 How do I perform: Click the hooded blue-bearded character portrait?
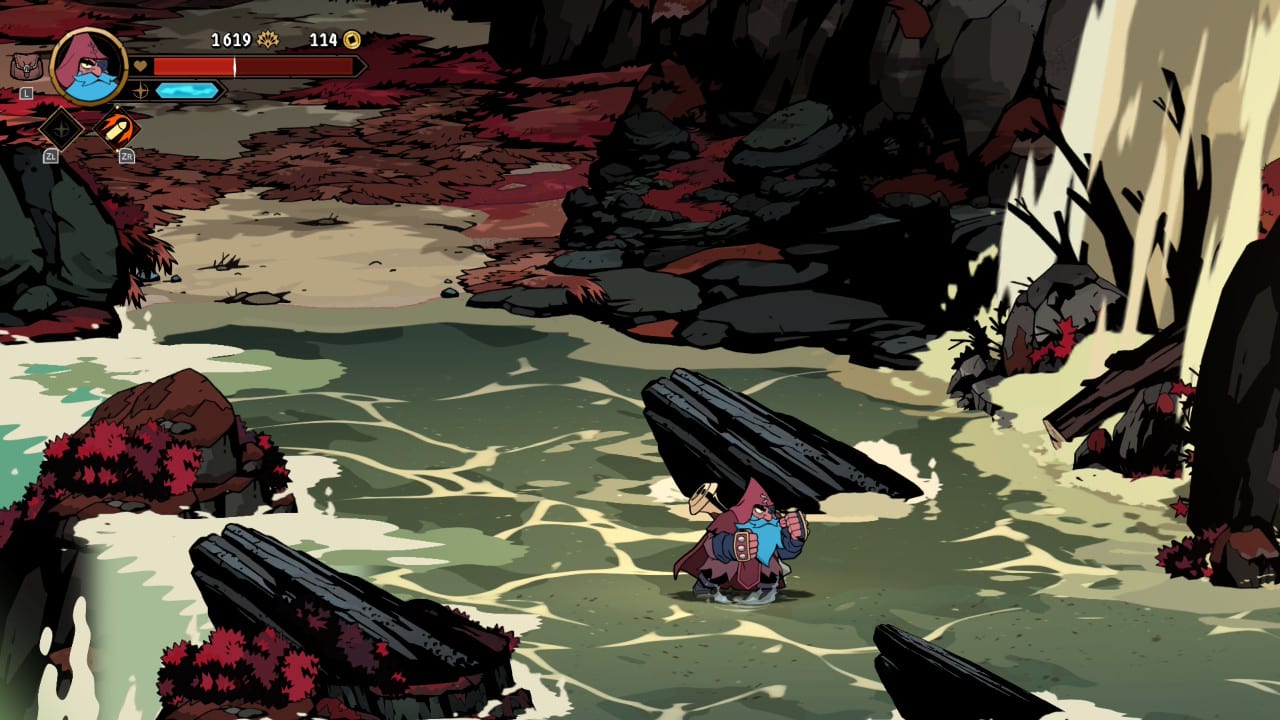point(88,66)
